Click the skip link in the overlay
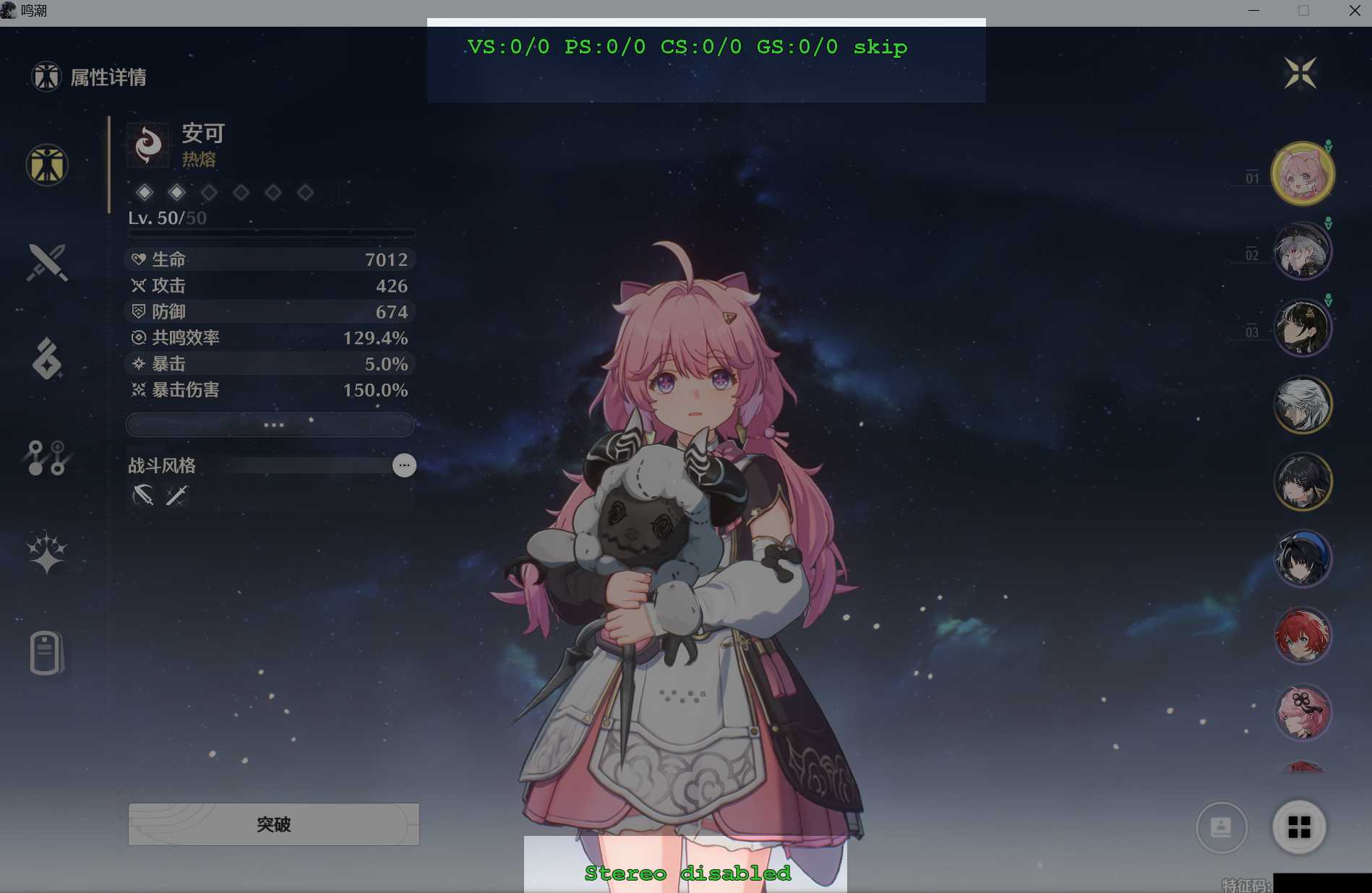 coord(880,47)
